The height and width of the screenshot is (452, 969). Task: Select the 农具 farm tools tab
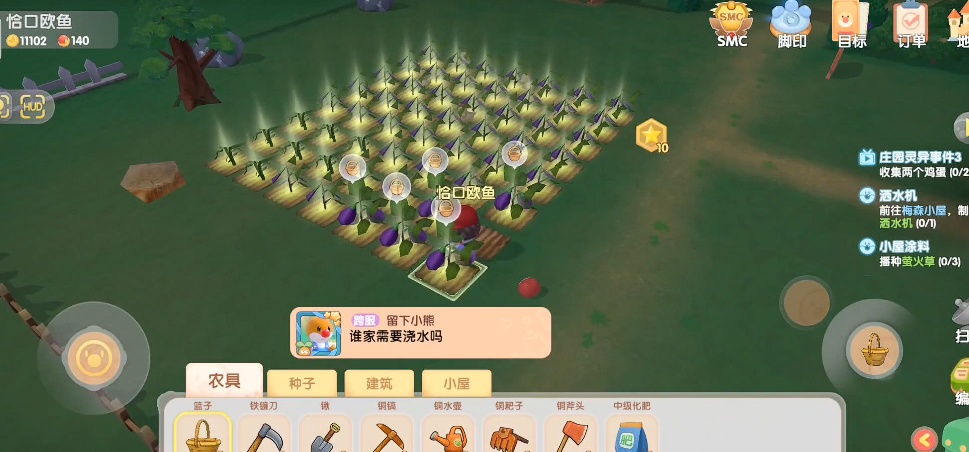[x=224, y=381]
